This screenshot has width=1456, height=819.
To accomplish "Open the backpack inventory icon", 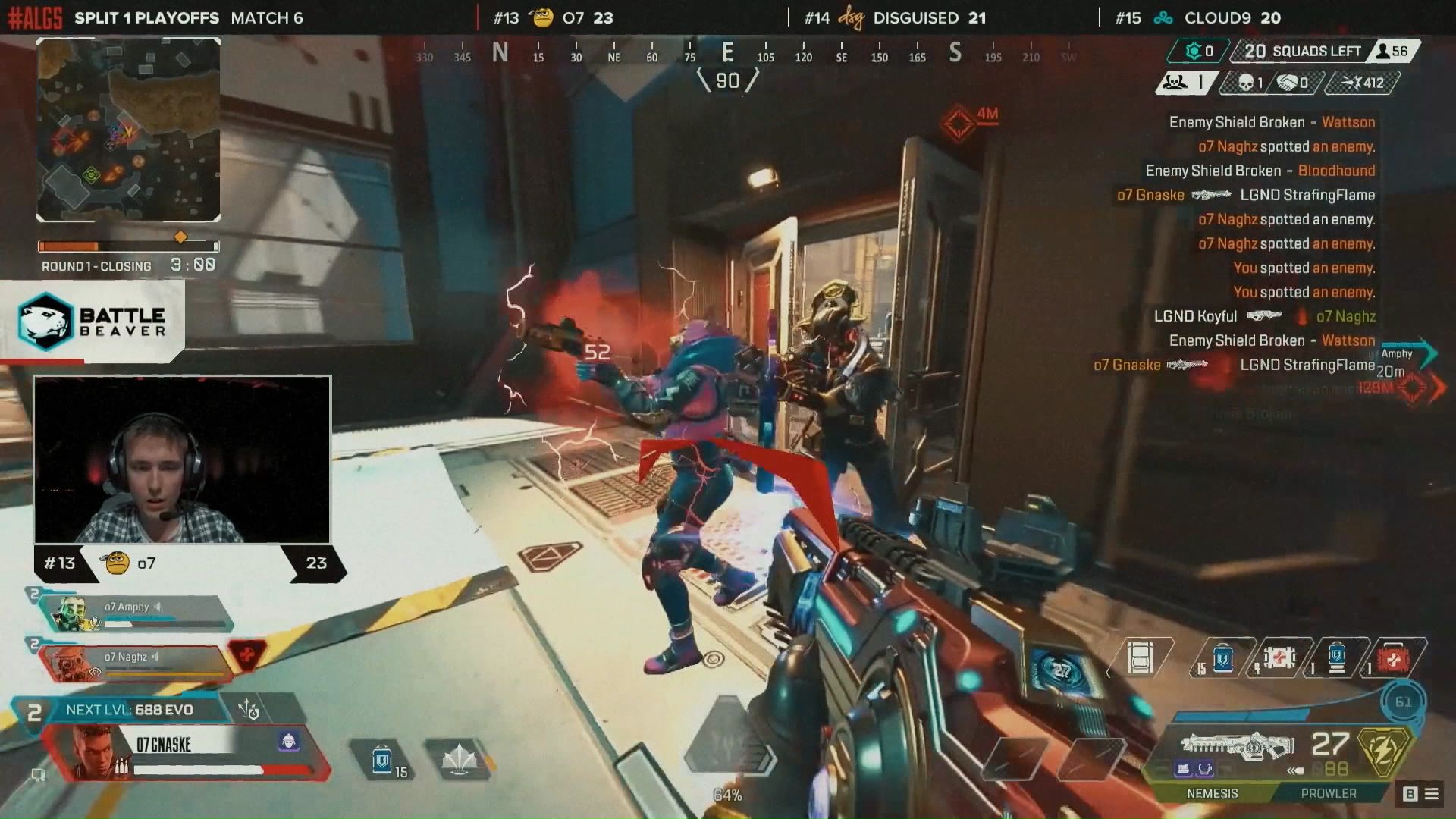I will point(1140,658).
